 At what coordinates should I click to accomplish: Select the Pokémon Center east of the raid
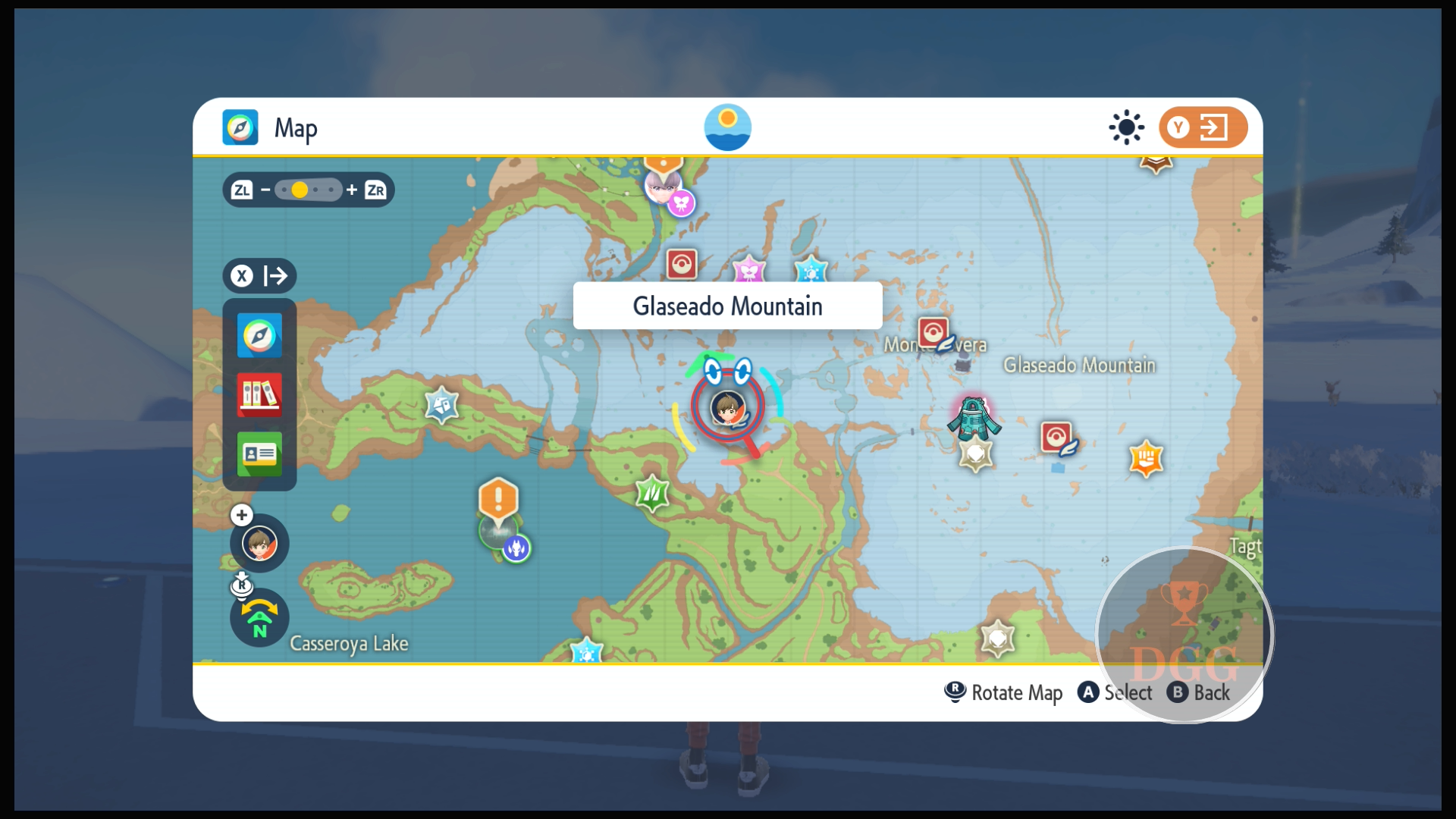(x=1056, y=437)
